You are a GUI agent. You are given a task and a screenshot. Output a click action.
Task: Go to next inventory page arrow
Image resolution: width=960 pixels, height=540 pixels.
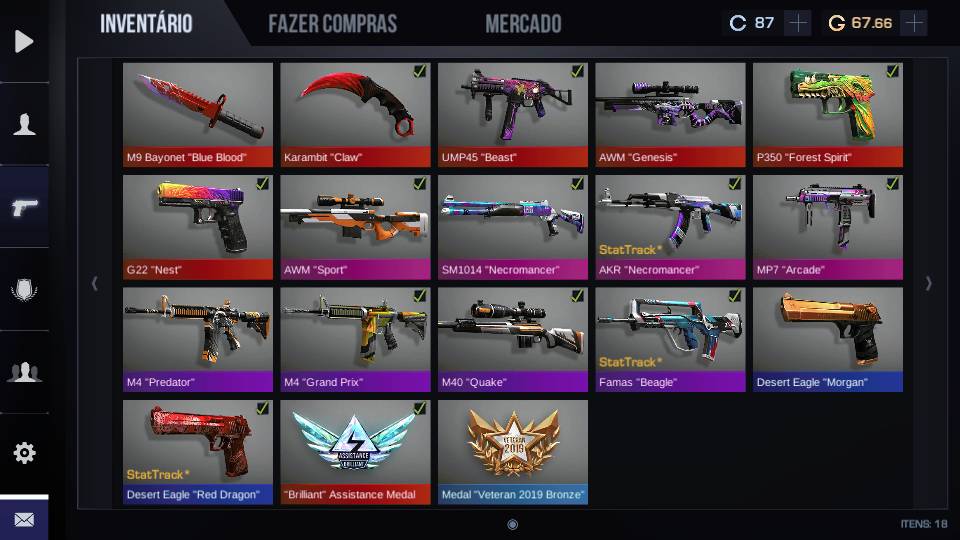click(x=928, y=284)
